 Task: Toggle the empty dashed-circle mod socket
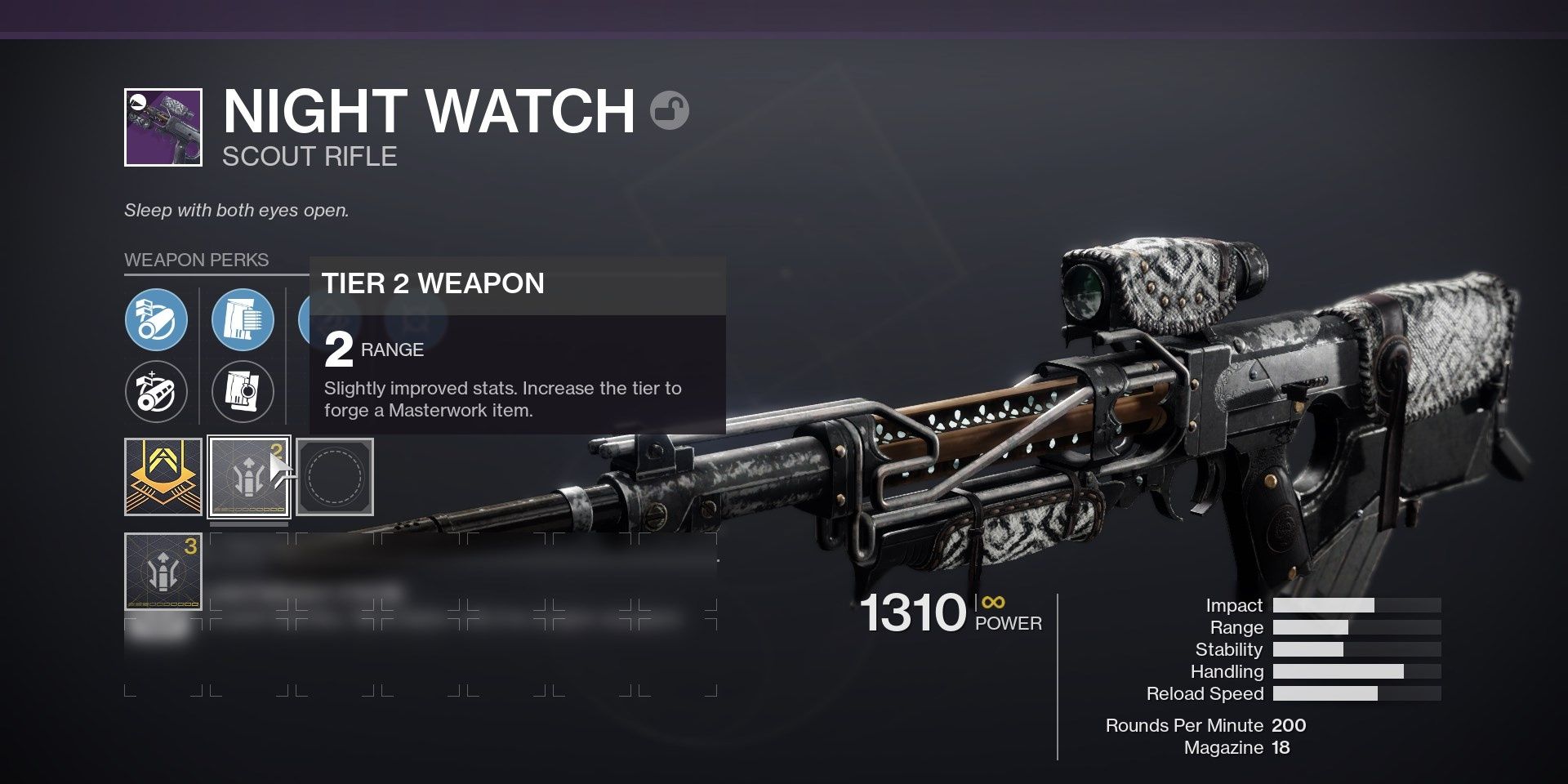(336, 476)
